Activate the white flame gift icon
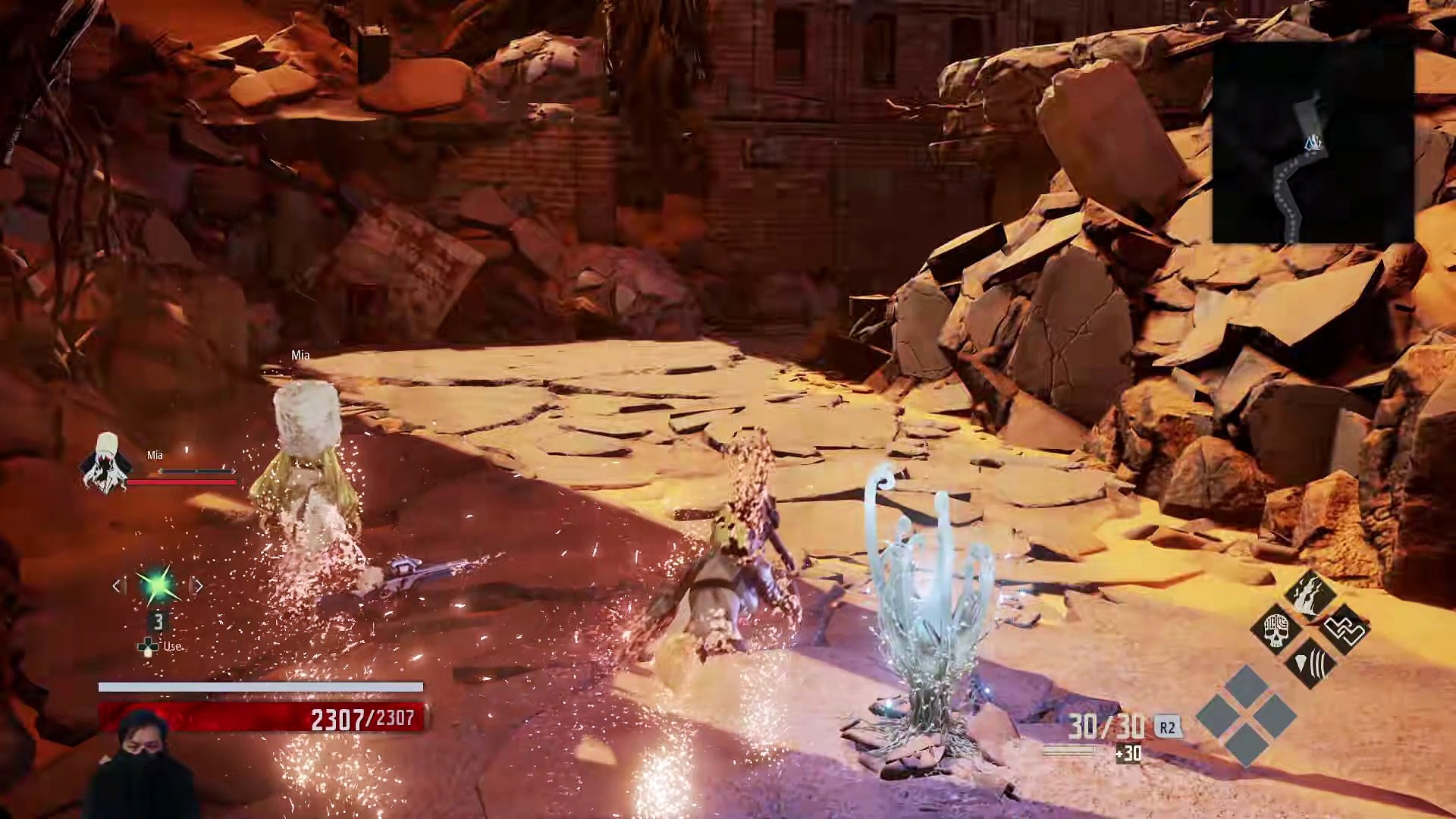This screenshot has height=819, width=1456. (x=1310, y=594)
